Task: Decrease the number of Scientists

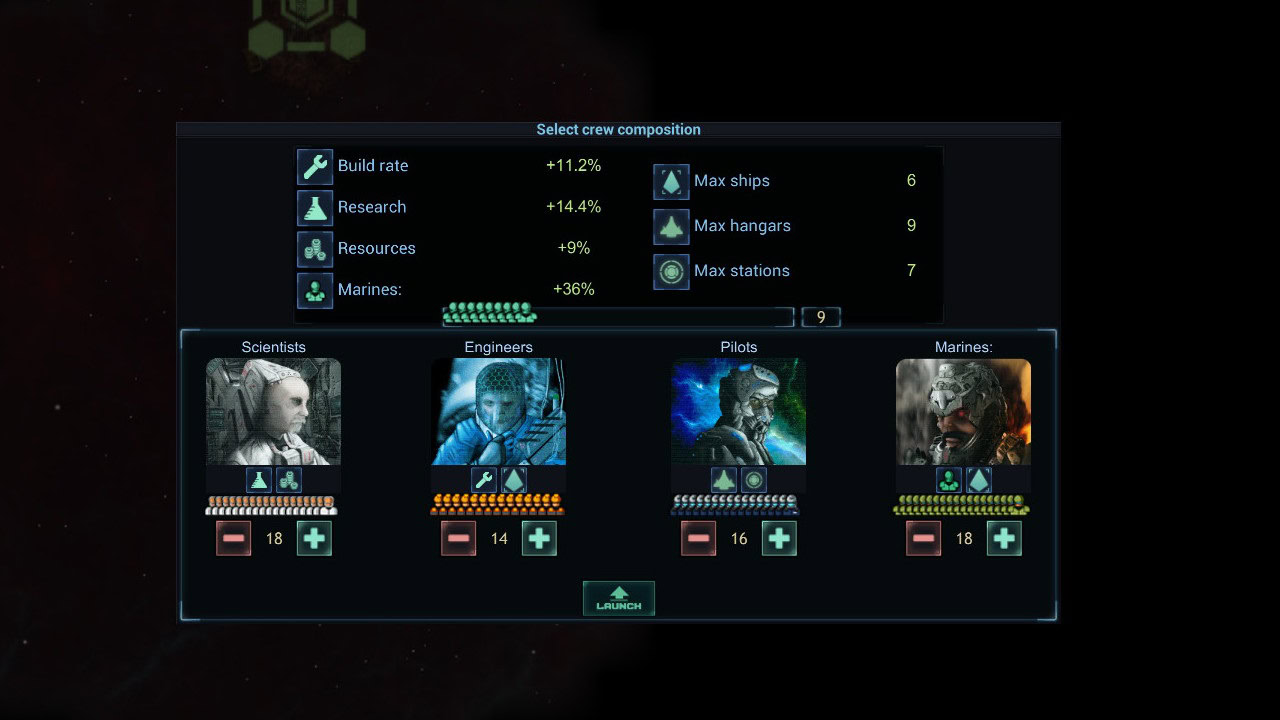Action: 234,539
